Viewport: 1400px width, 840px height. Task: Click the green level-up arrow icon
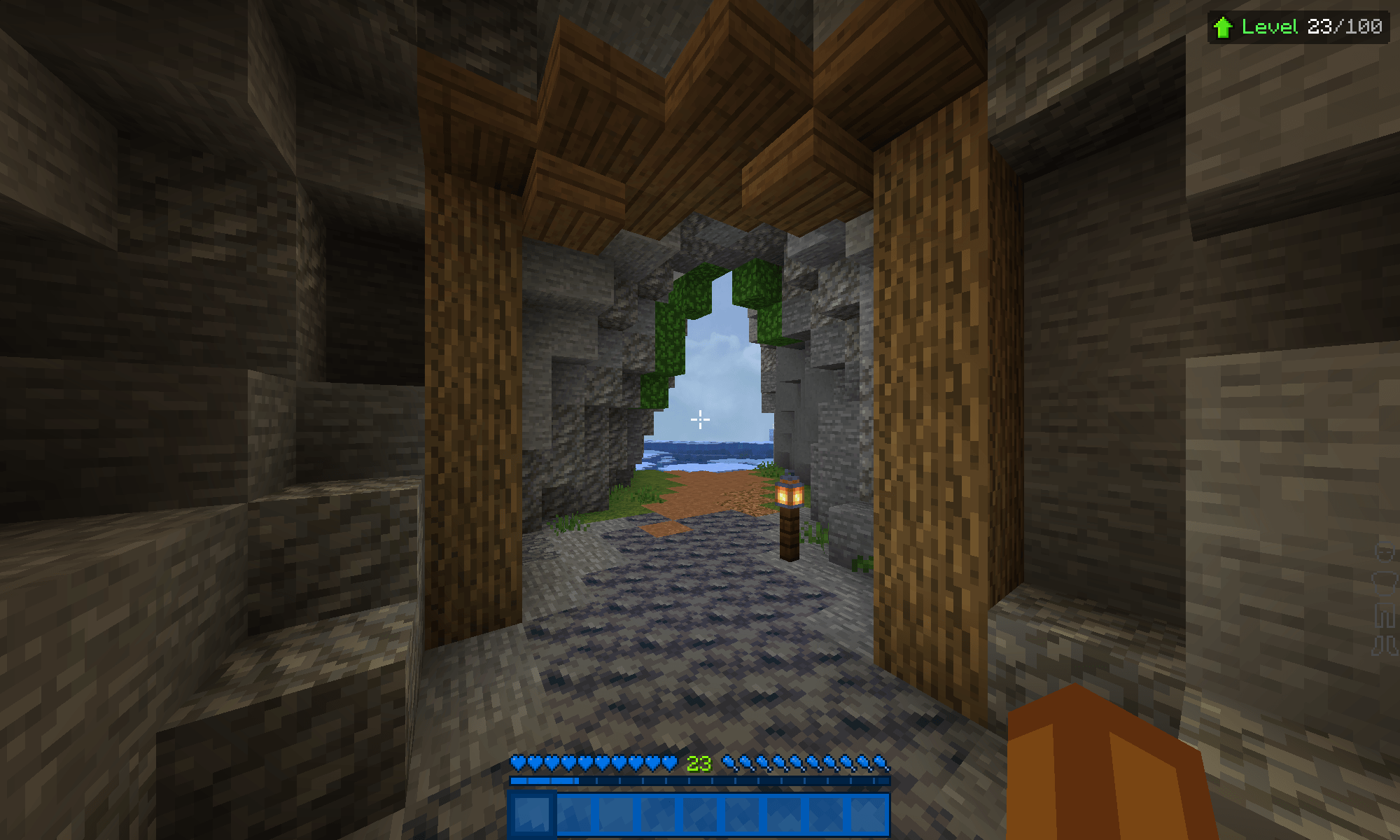click(1222, 27)
